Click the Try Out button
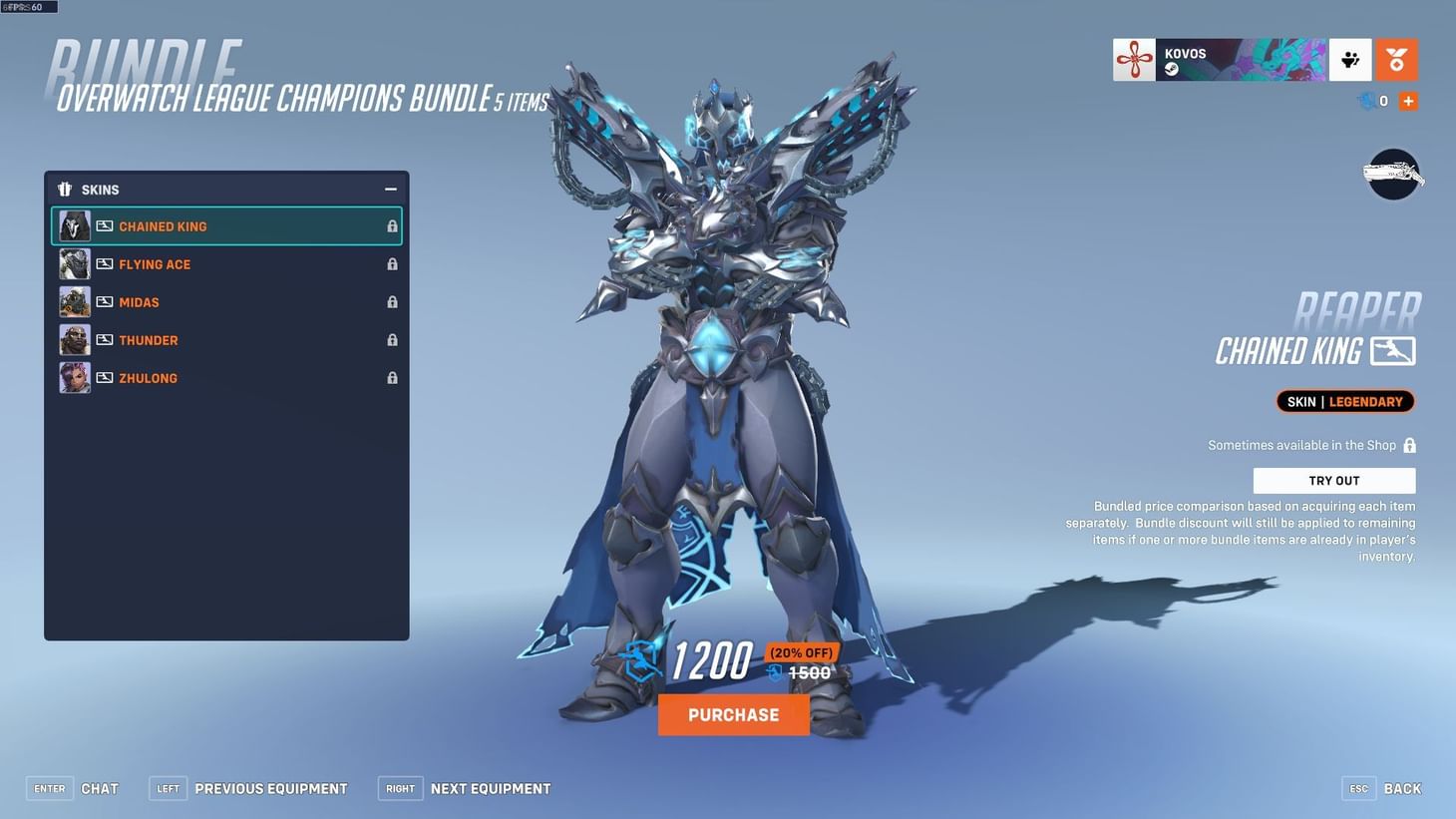Viewport: 1456px width, 819px height. point(1333,480)
